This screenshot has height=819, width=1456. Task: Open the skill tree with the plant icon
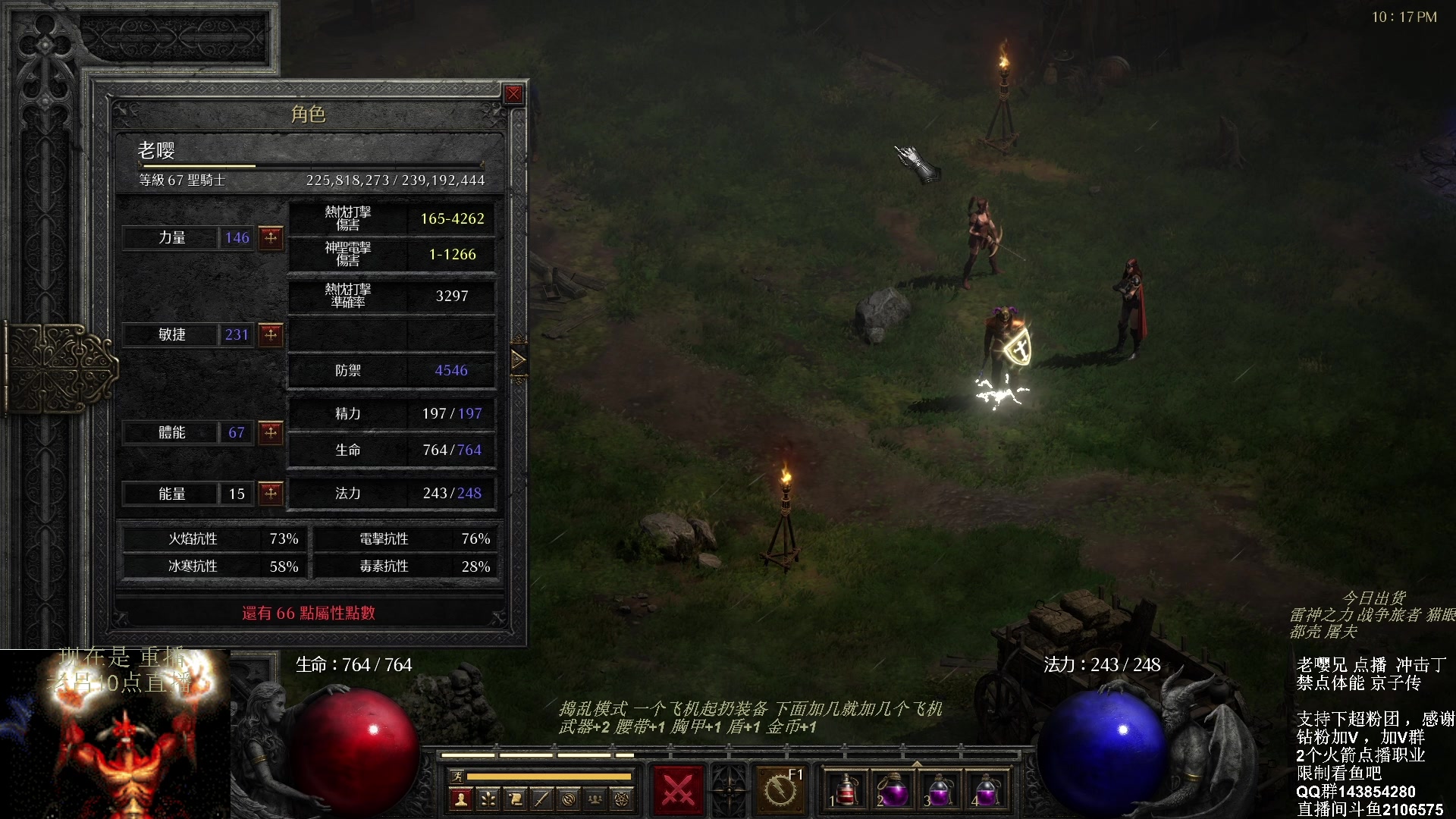(x=488, y=799)
